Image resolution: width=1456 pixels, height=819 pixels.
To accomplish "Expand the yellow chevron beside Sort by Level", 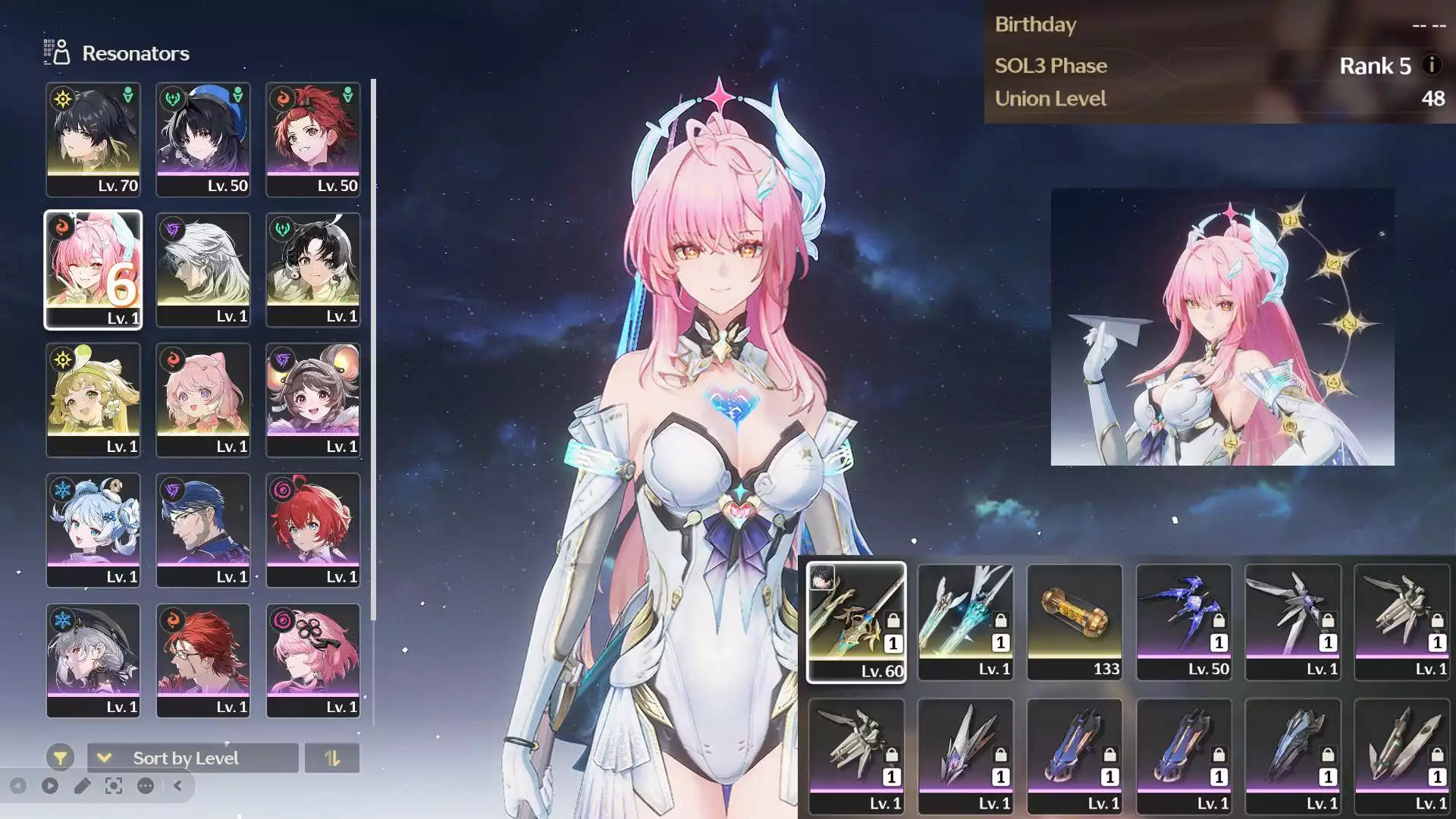I will click(x=104, y=758).
